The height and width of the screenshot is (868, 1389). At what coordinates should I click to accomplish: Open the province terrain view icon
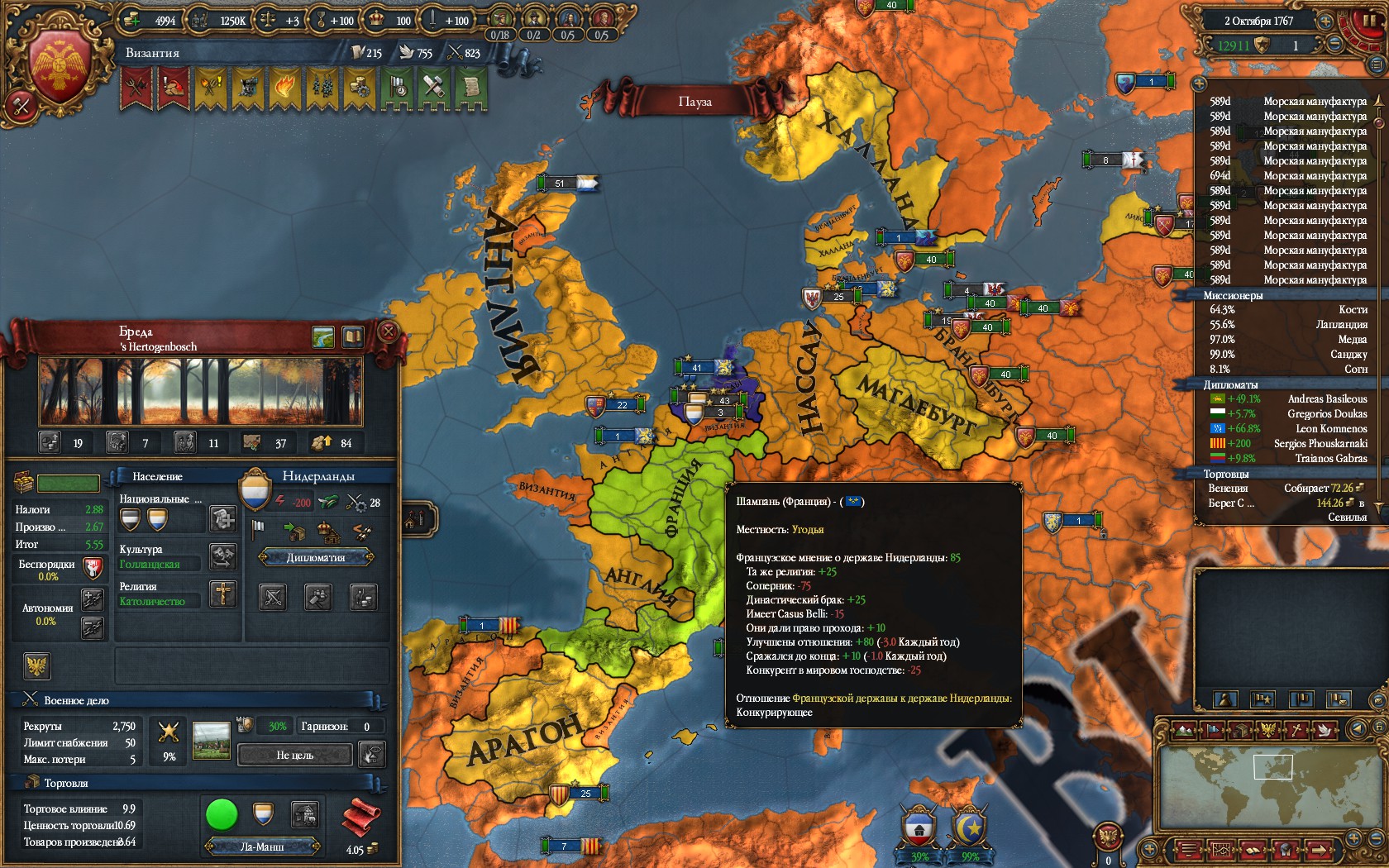pyautogui.click(x=323, y=336)
